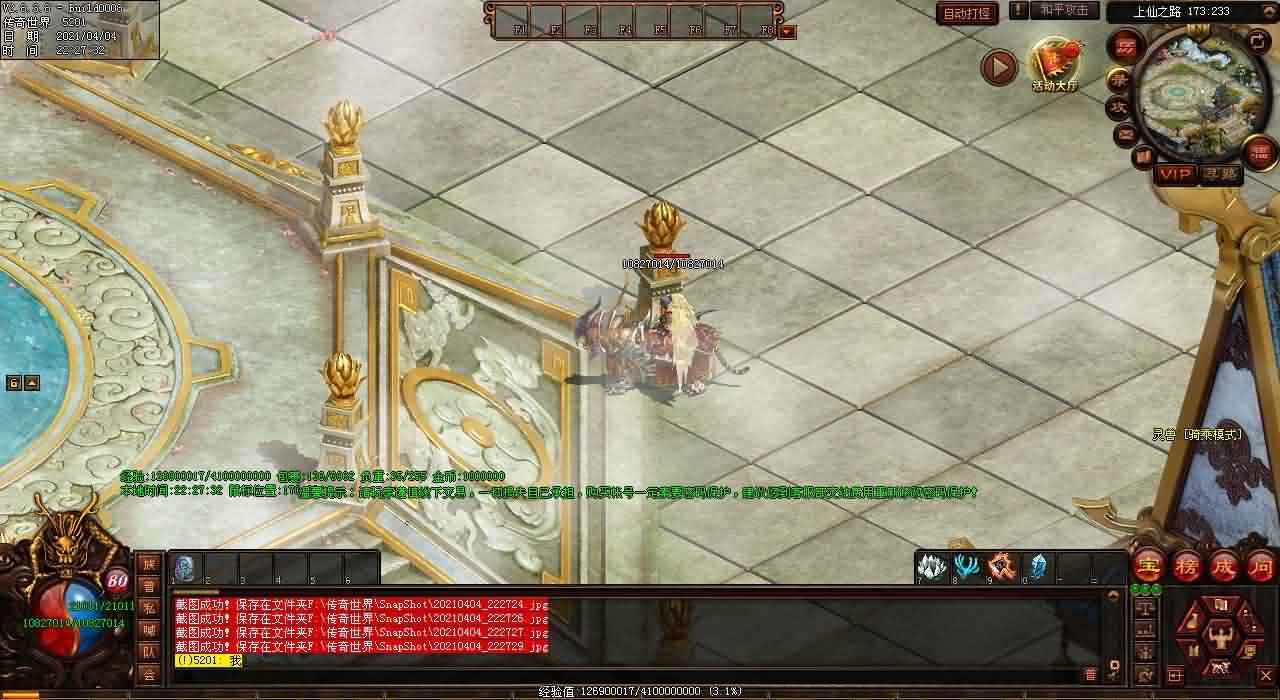1280x700 pixels.
Task: Expand the F-key skill bar dropdown arrow
Action: click(x=788, y=32)
